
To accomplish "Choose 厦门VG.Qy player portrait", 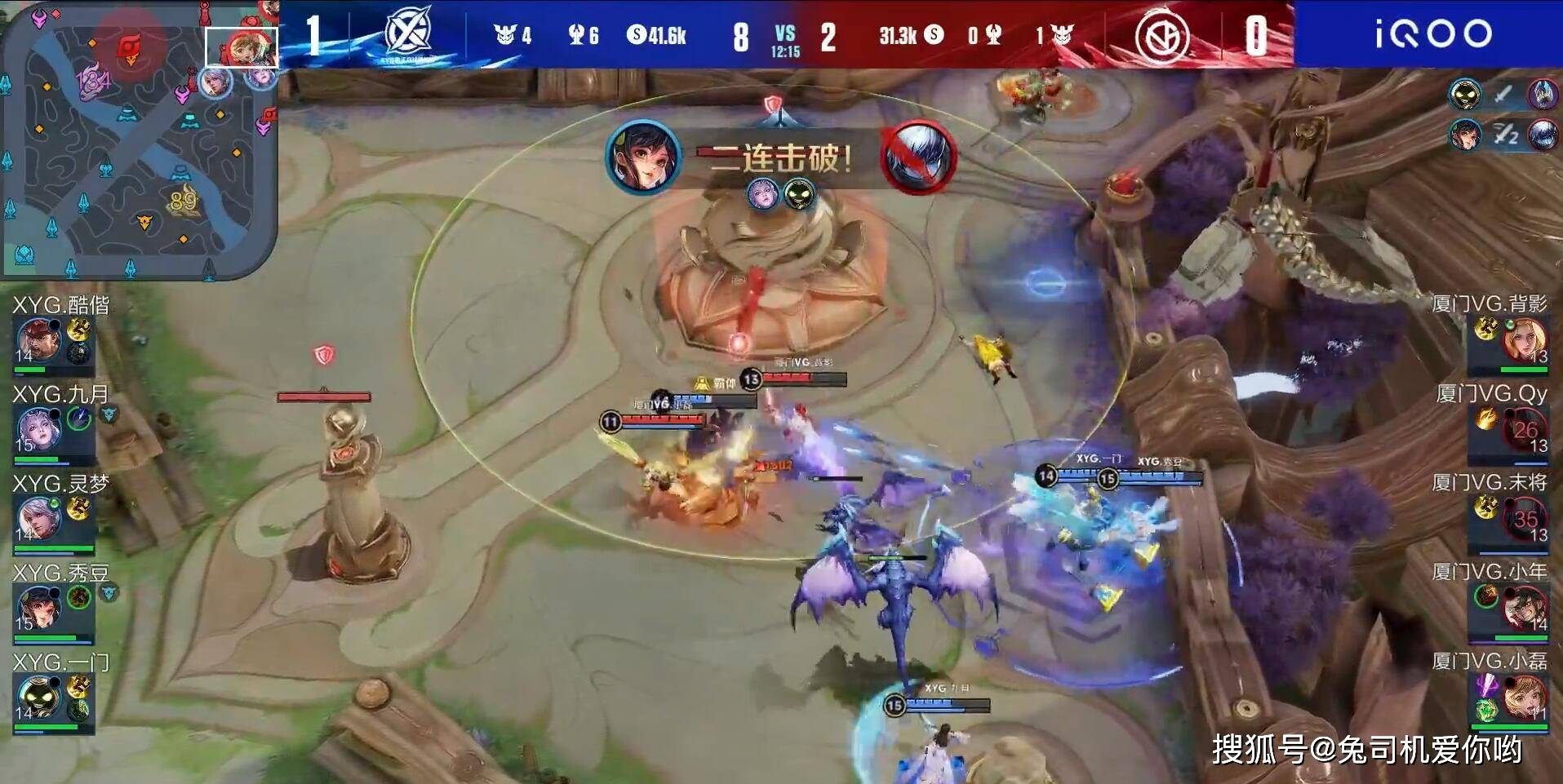I will [1525, 430].
